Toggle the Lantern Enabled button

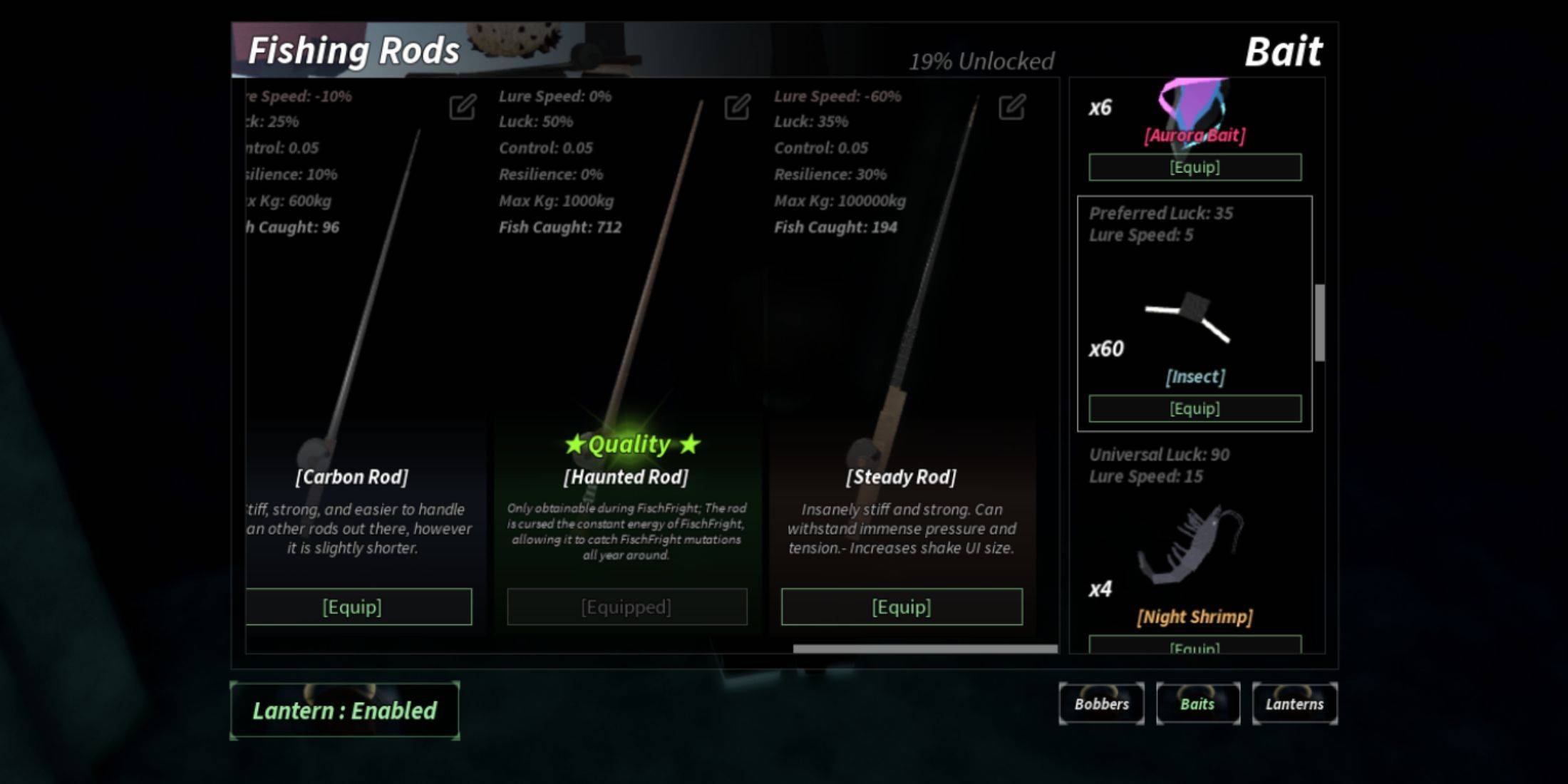click(x=344, y=711)
